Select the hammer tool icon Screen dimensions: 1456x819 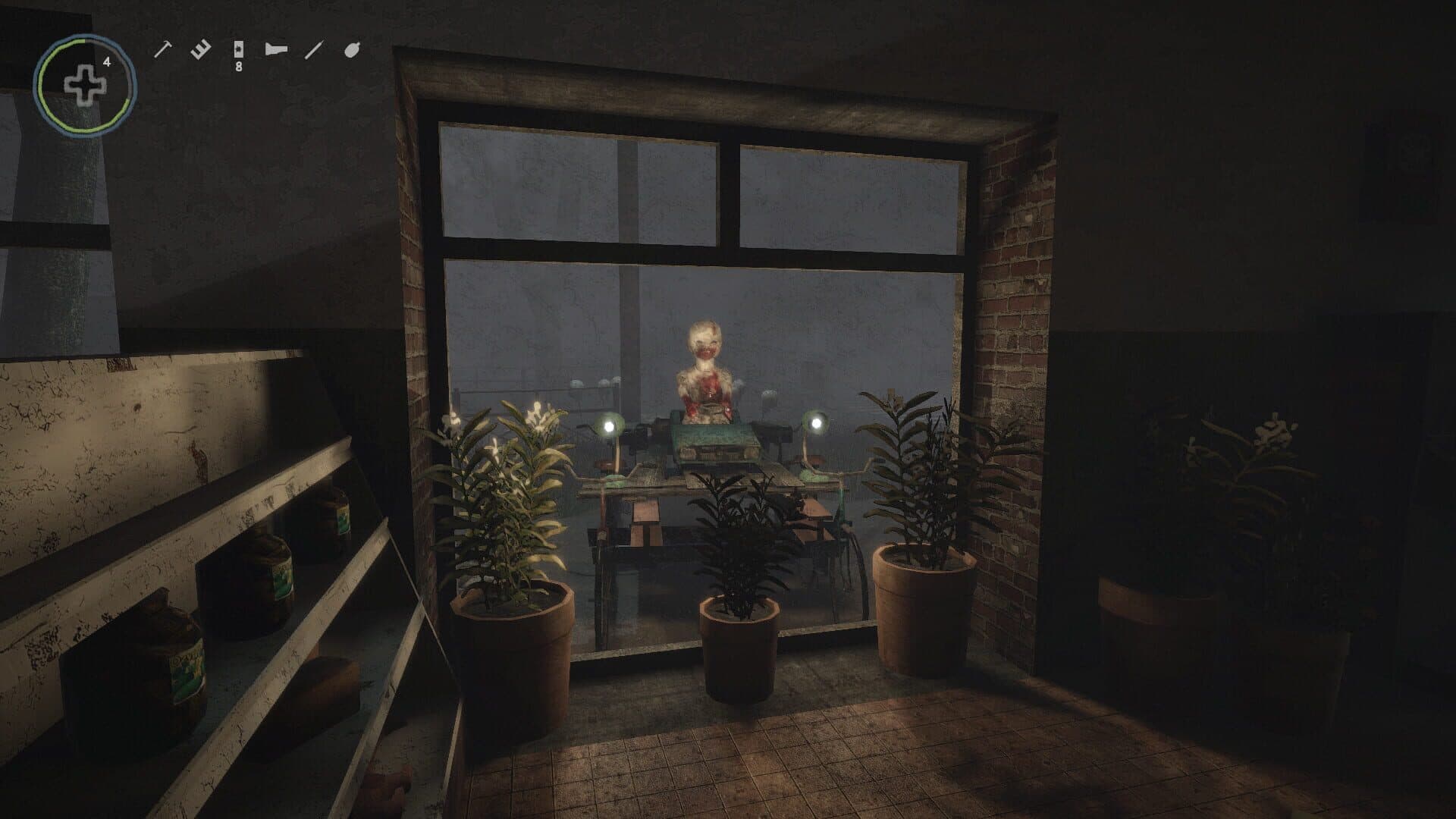coord(162,49)
